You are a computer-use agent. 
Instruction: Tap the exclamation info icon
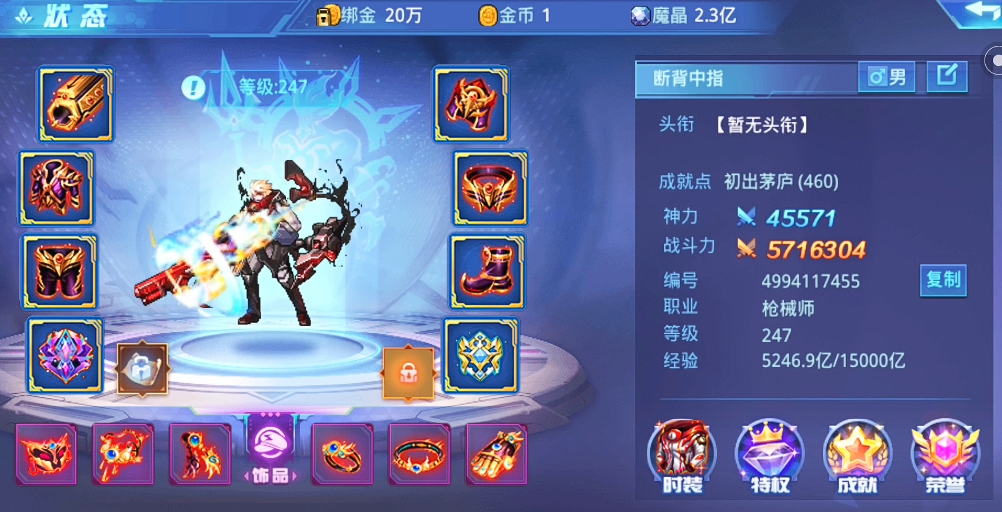[193, 87]
